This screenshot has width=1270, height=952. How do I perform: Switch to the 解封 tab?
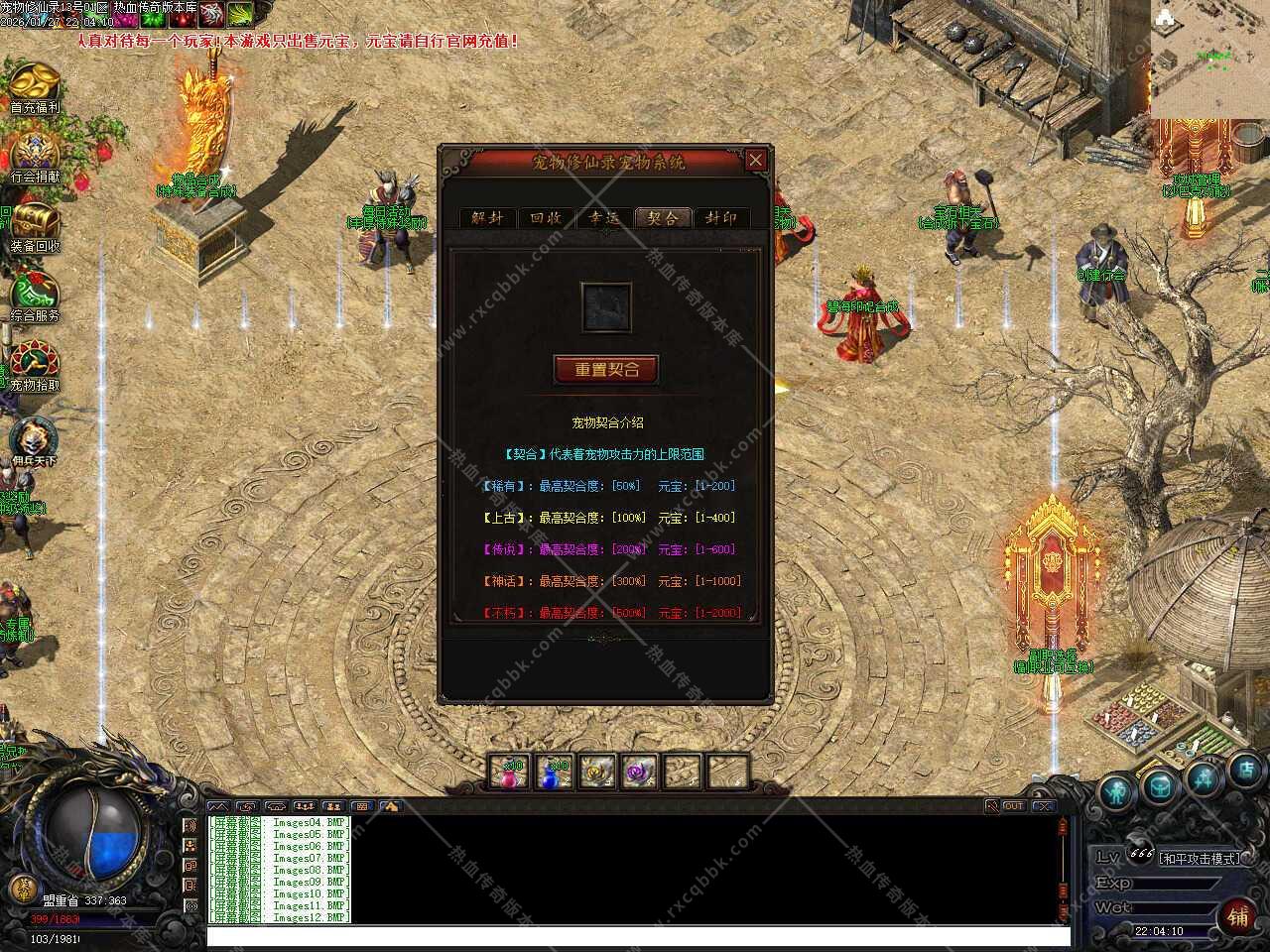[487, 218]
